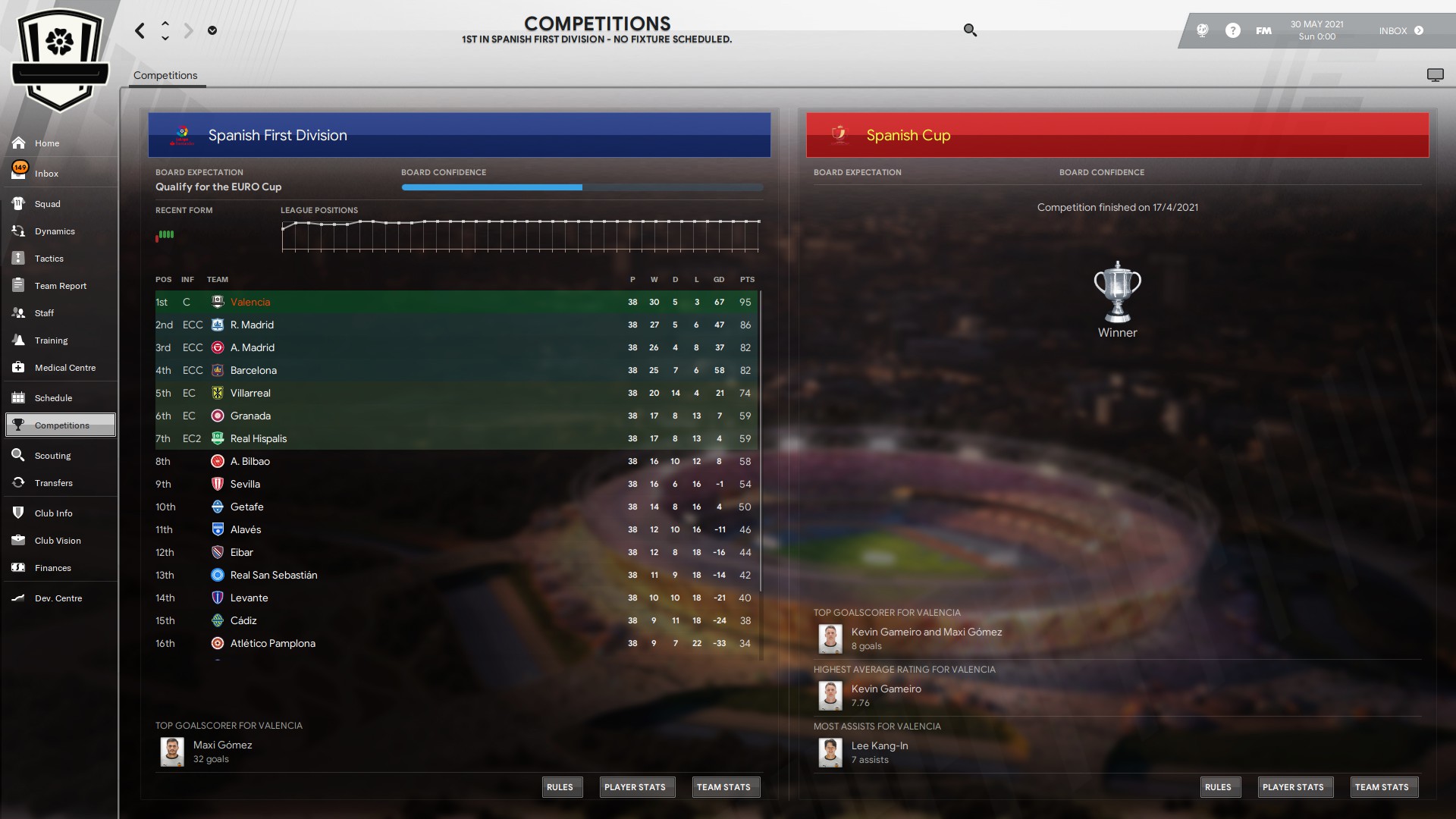
Task: Open the FM menu button
Action: [1263, 30]
